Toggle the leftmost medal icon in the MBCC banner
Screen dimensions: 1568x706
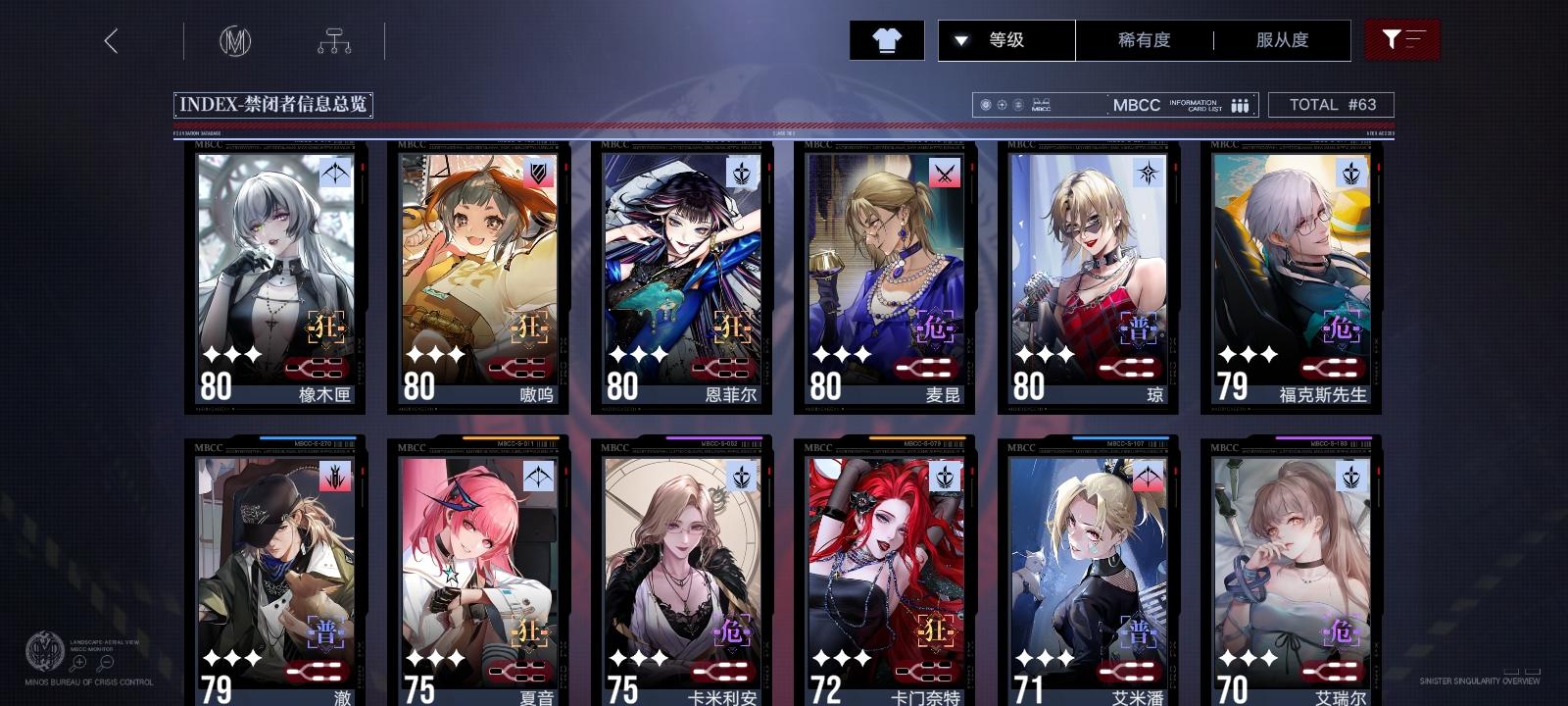[x=985, y=105]
